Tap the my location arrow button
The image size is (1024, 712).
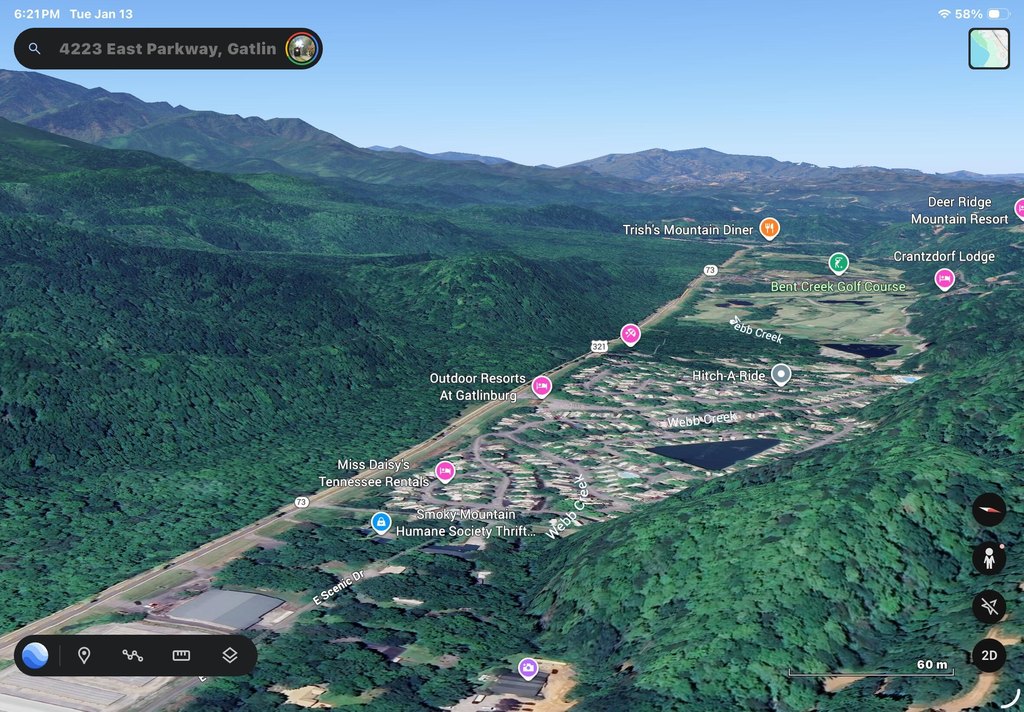pyautogui.click(x=988, y=606)
